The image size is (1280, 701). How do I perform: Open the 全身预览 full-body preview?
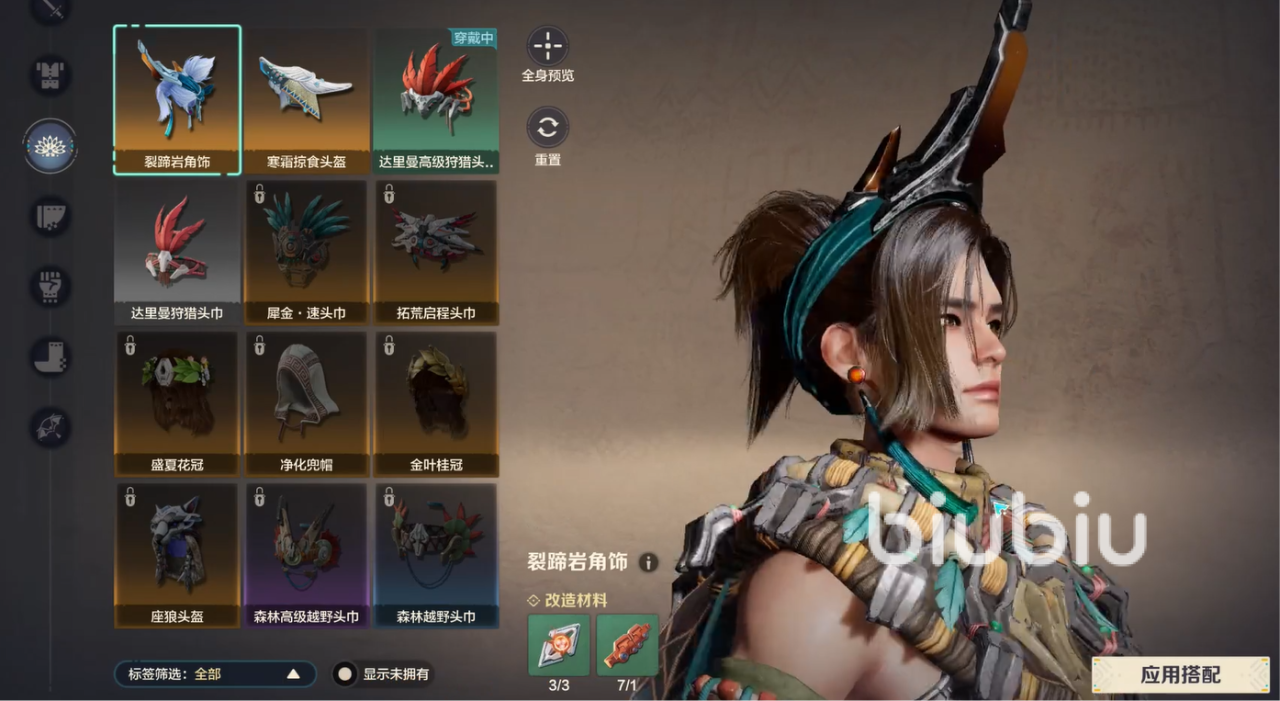(548, 46)
